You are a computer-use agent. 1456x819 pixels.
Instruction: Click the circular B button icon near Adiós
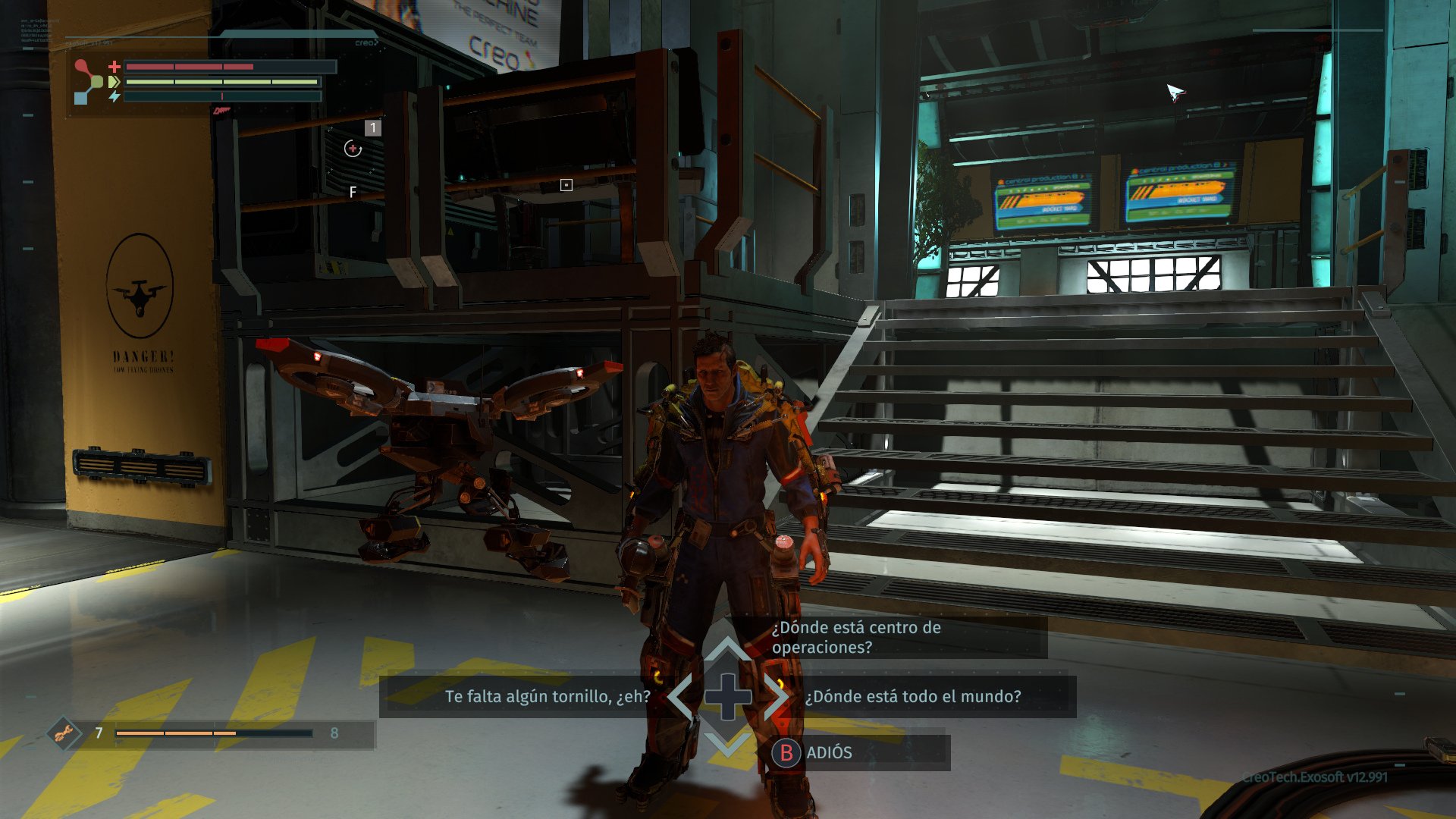[786, 753]
